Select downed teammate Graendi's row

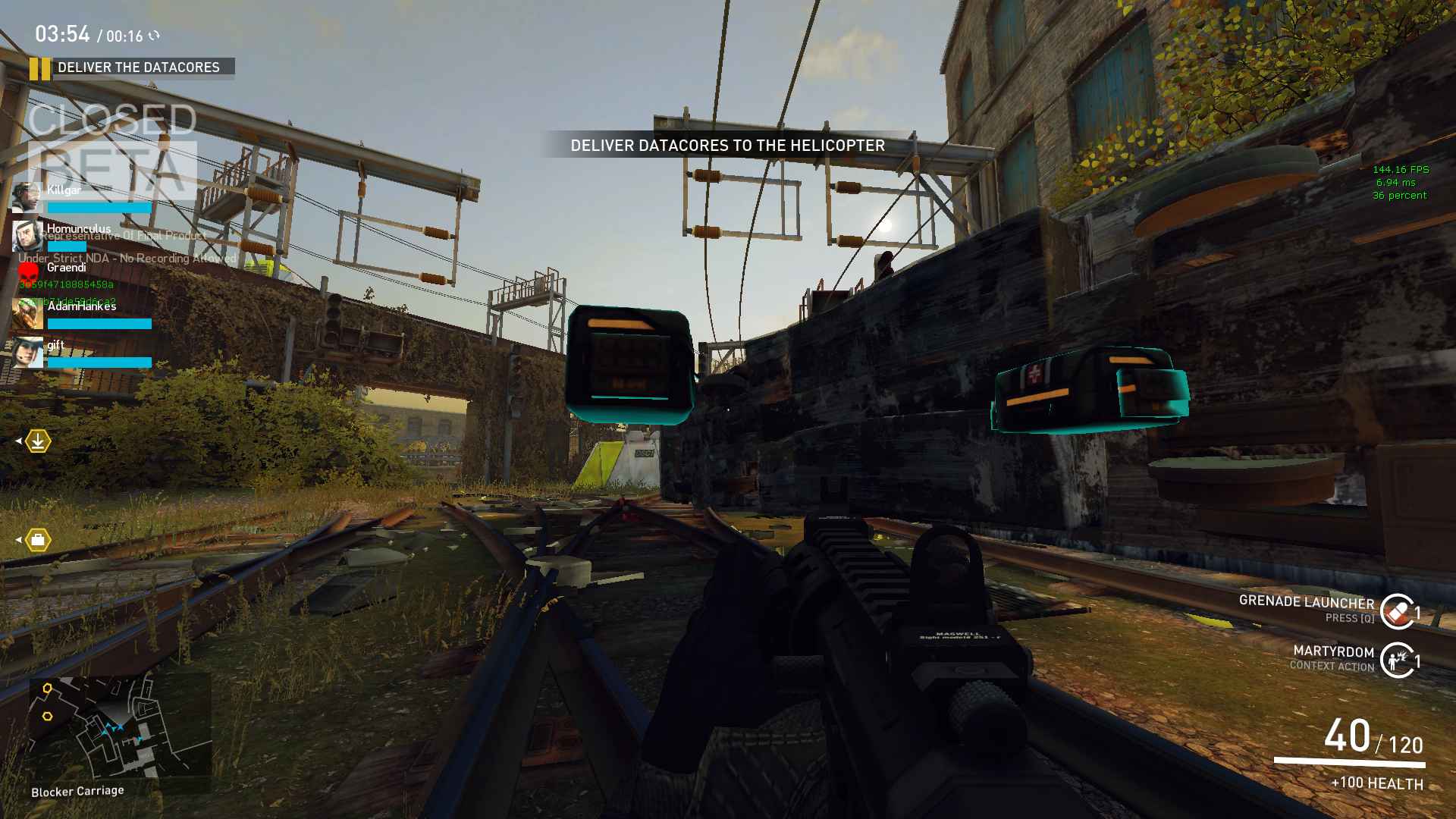click(67, 268)
